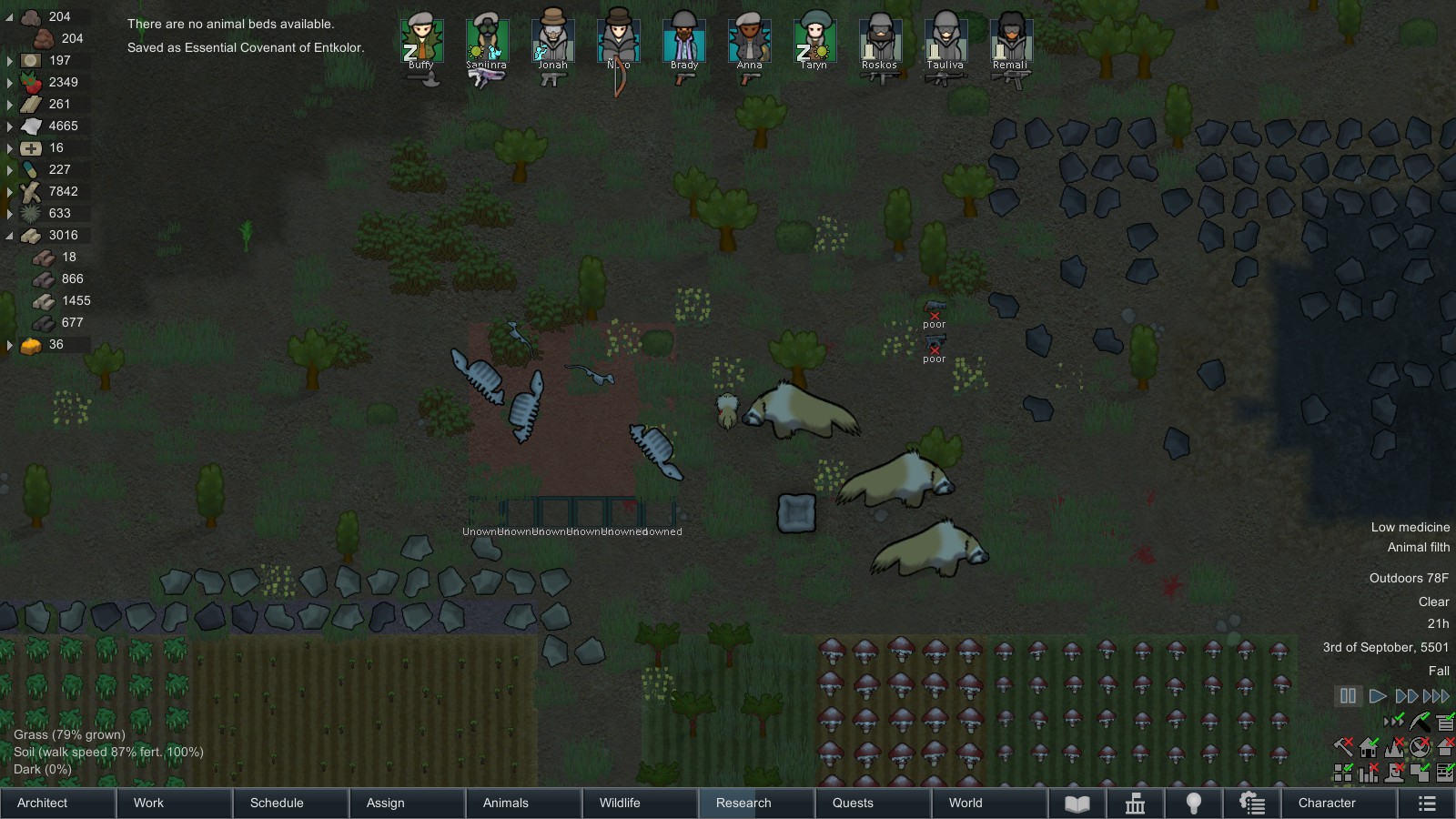
Task: Open the Quests tab
Action: tap(853, 804)
